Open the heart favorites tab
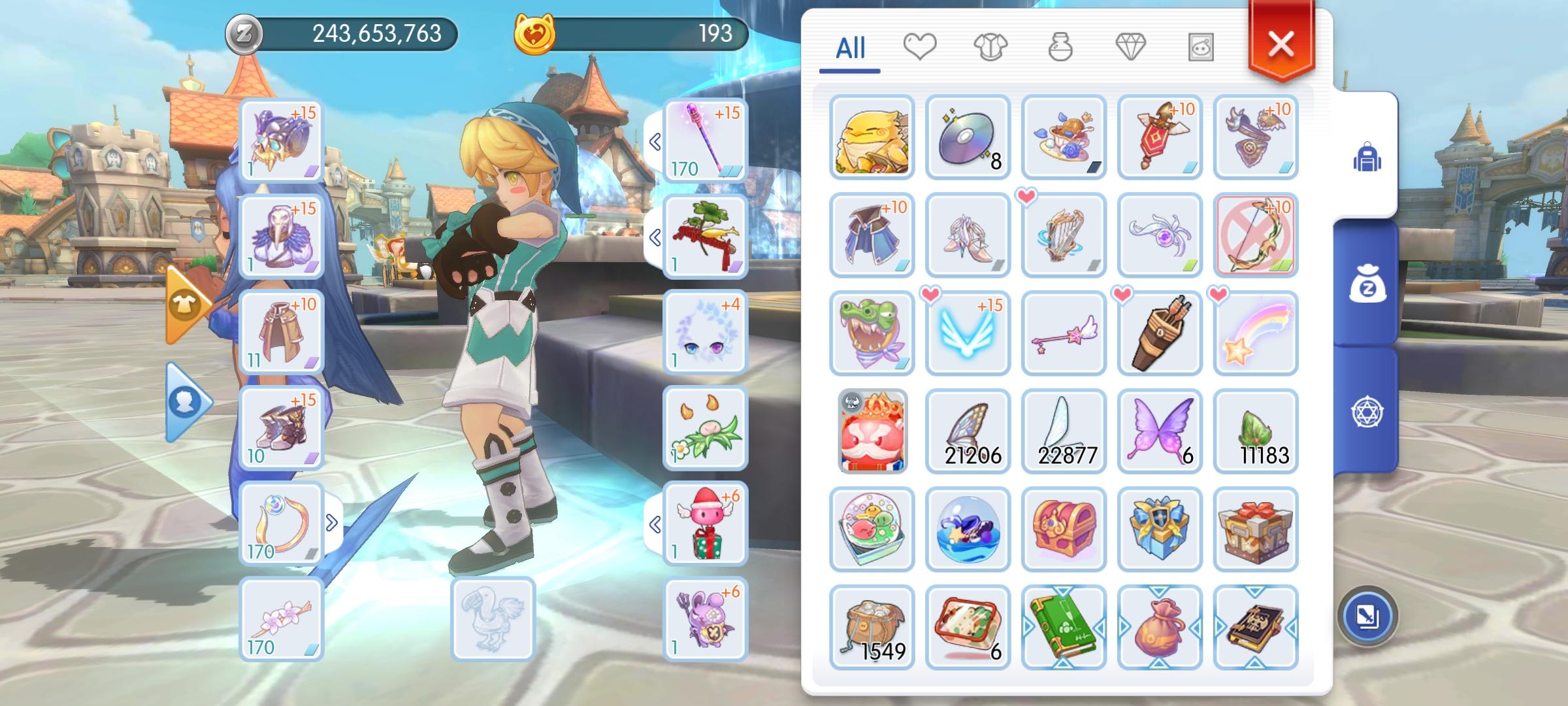The image size is (1568, 706). coord(921,47)
